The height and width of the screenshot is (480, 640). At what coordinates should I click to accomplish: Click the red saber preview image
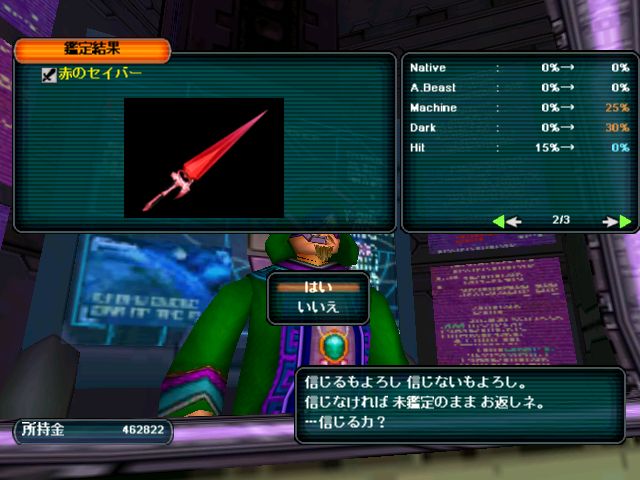[x=204, y=158]
